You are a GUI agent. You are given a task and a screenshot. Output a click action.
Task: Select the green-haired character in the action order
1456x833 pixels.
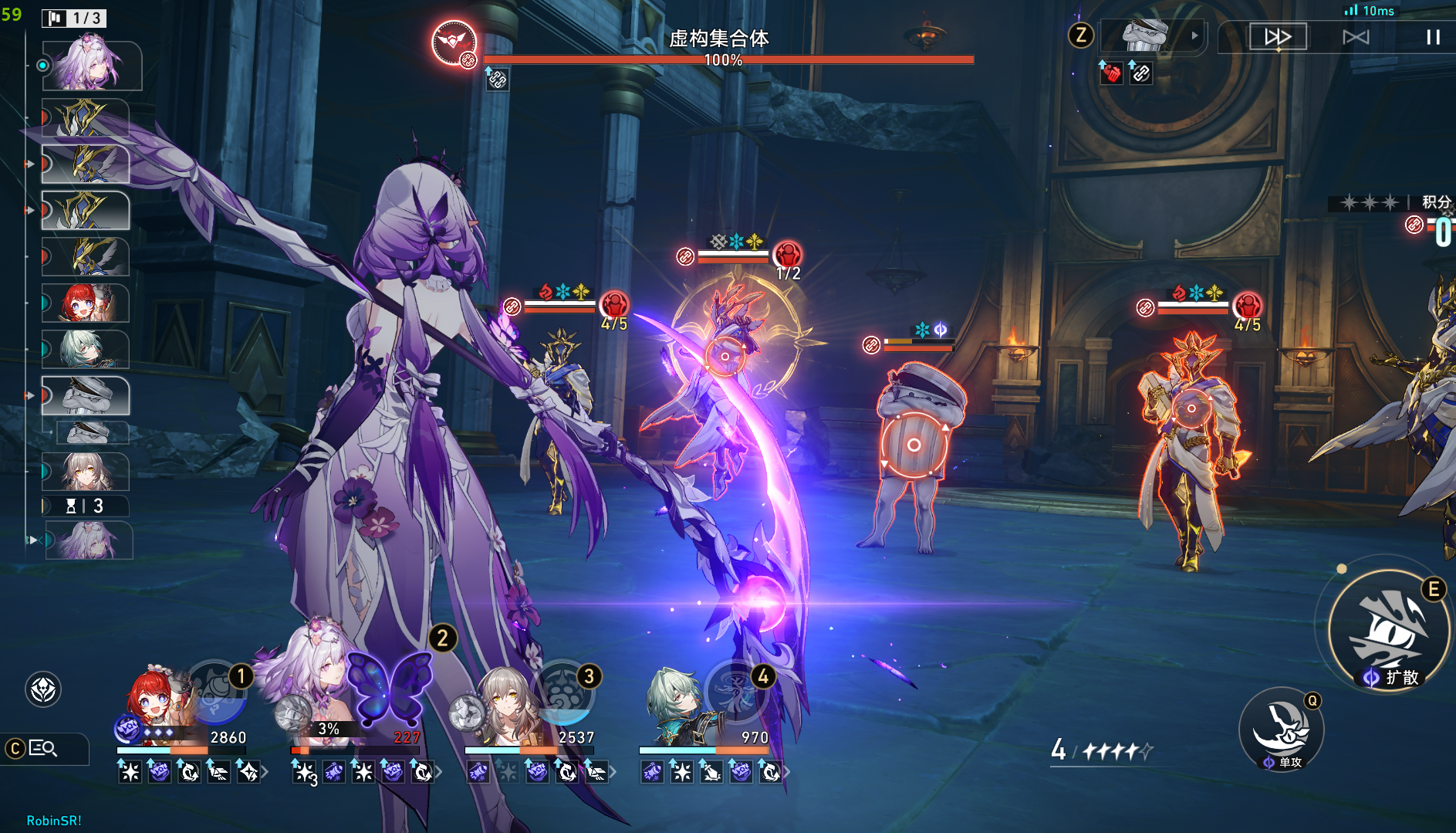tap(85, 349)
